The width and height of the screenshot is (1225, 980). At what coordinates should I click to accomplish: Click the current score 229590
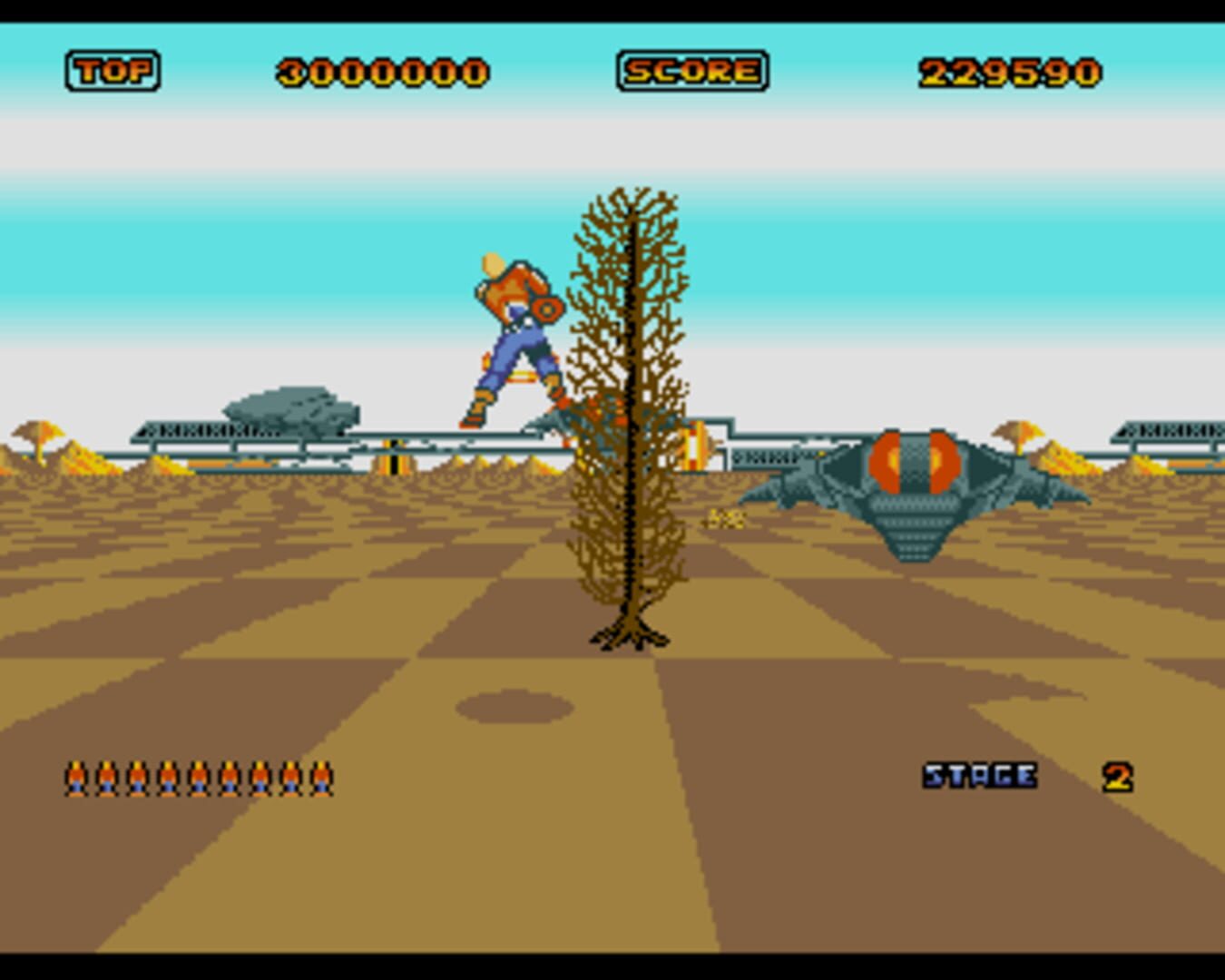click(1007, 72)
